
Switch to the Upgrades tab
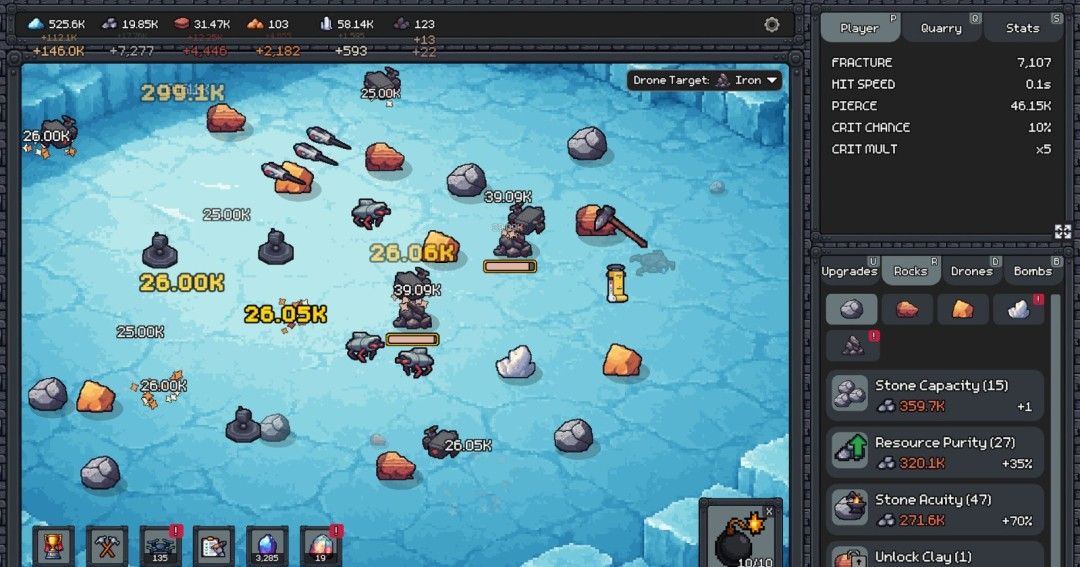coord(849,271)
